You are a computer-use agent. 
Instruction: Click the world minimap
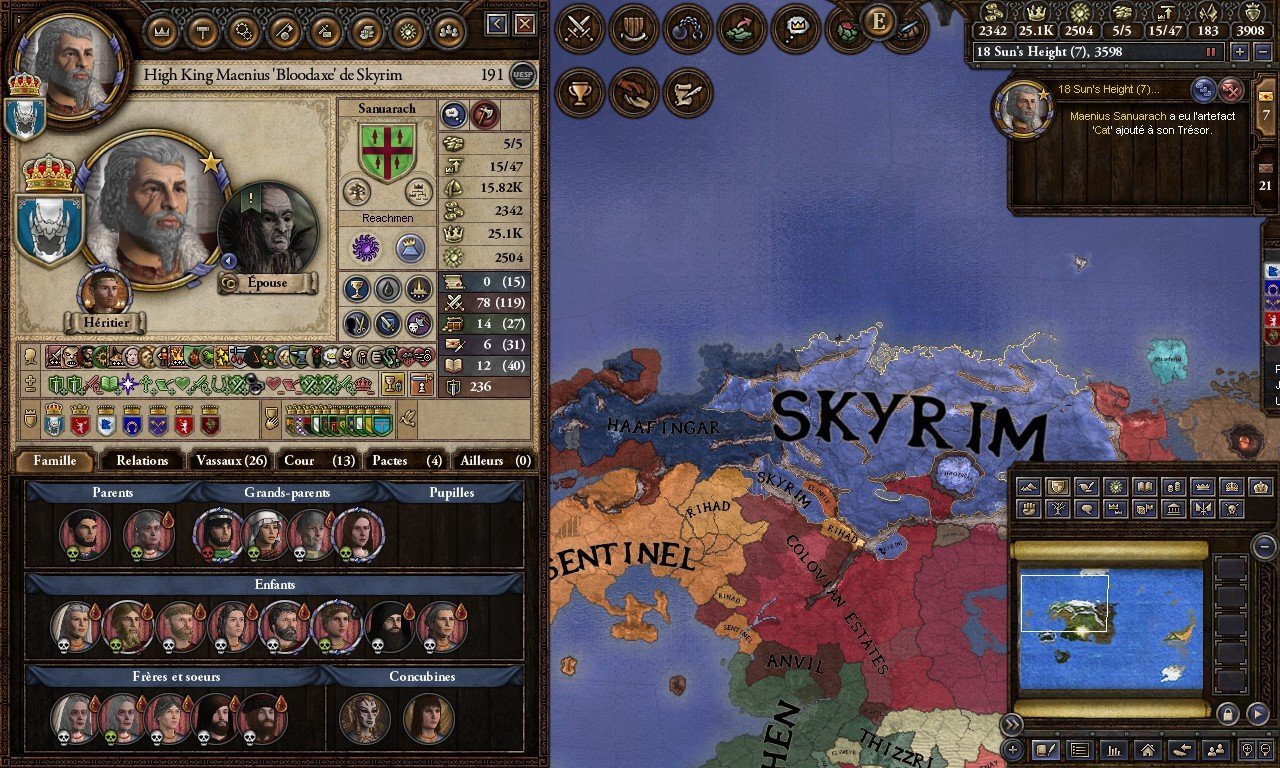click(x=1111, y=629)
